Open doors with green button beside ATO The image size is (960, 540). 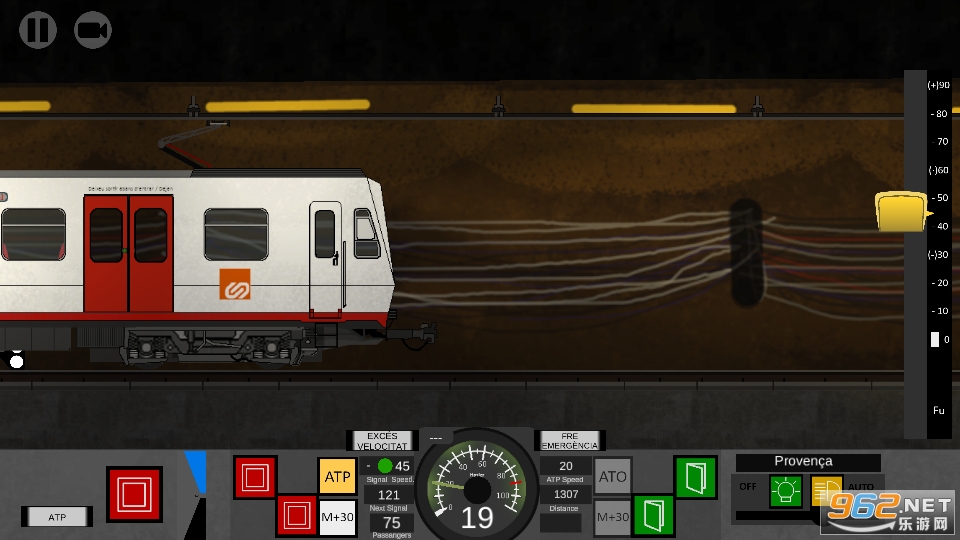(x=695, y=476)
